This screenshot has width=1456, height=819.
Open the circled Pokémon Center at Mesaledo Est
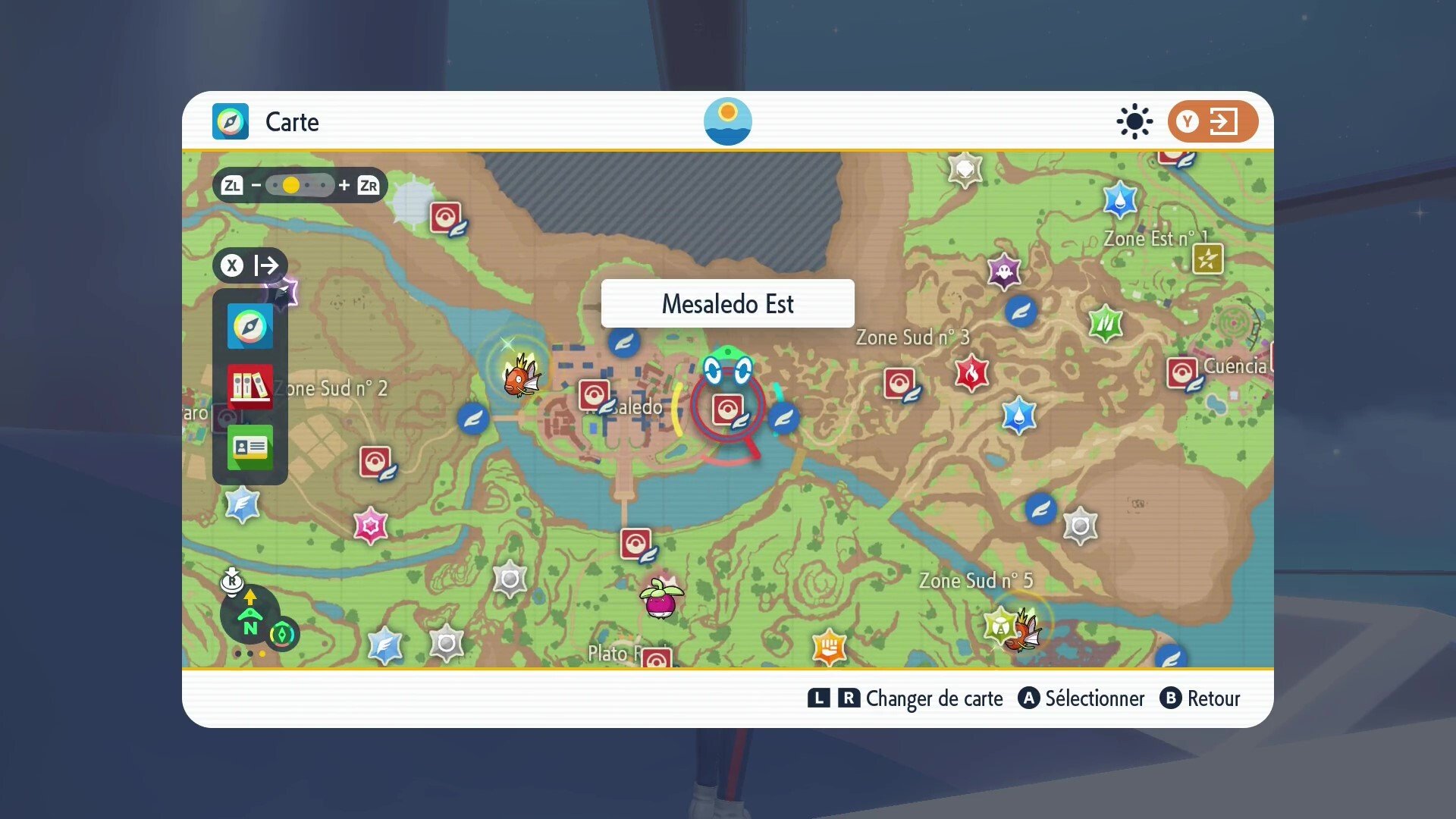[x=726, y=408]
